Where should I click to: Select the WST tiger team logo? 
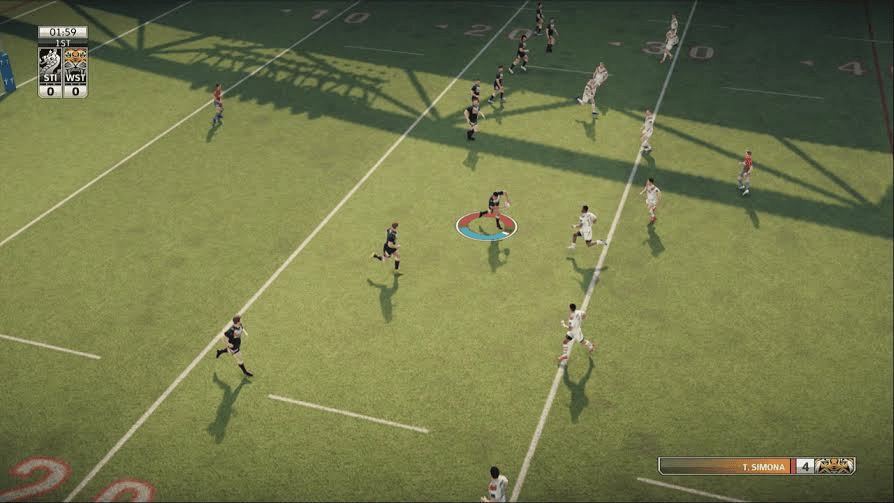click(x=75, y=60)
